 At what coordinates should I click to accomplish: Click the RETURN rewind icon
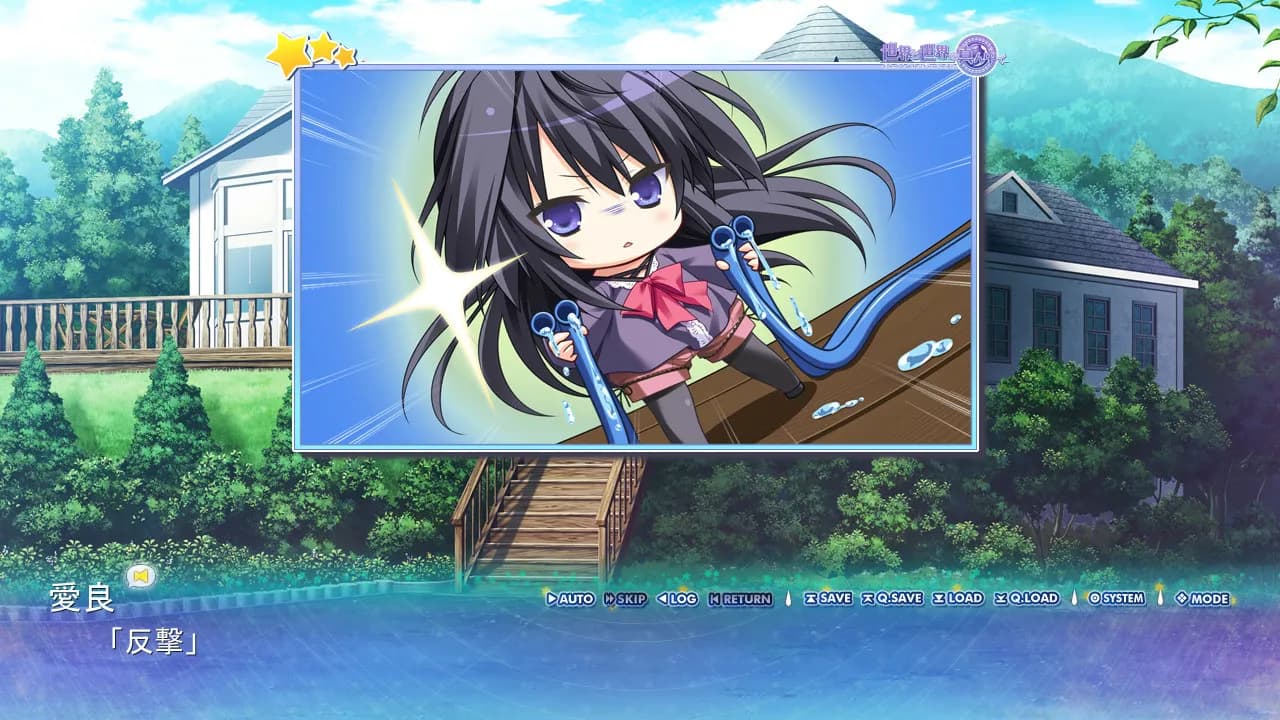pyautogui.click(x=717, y=599)
